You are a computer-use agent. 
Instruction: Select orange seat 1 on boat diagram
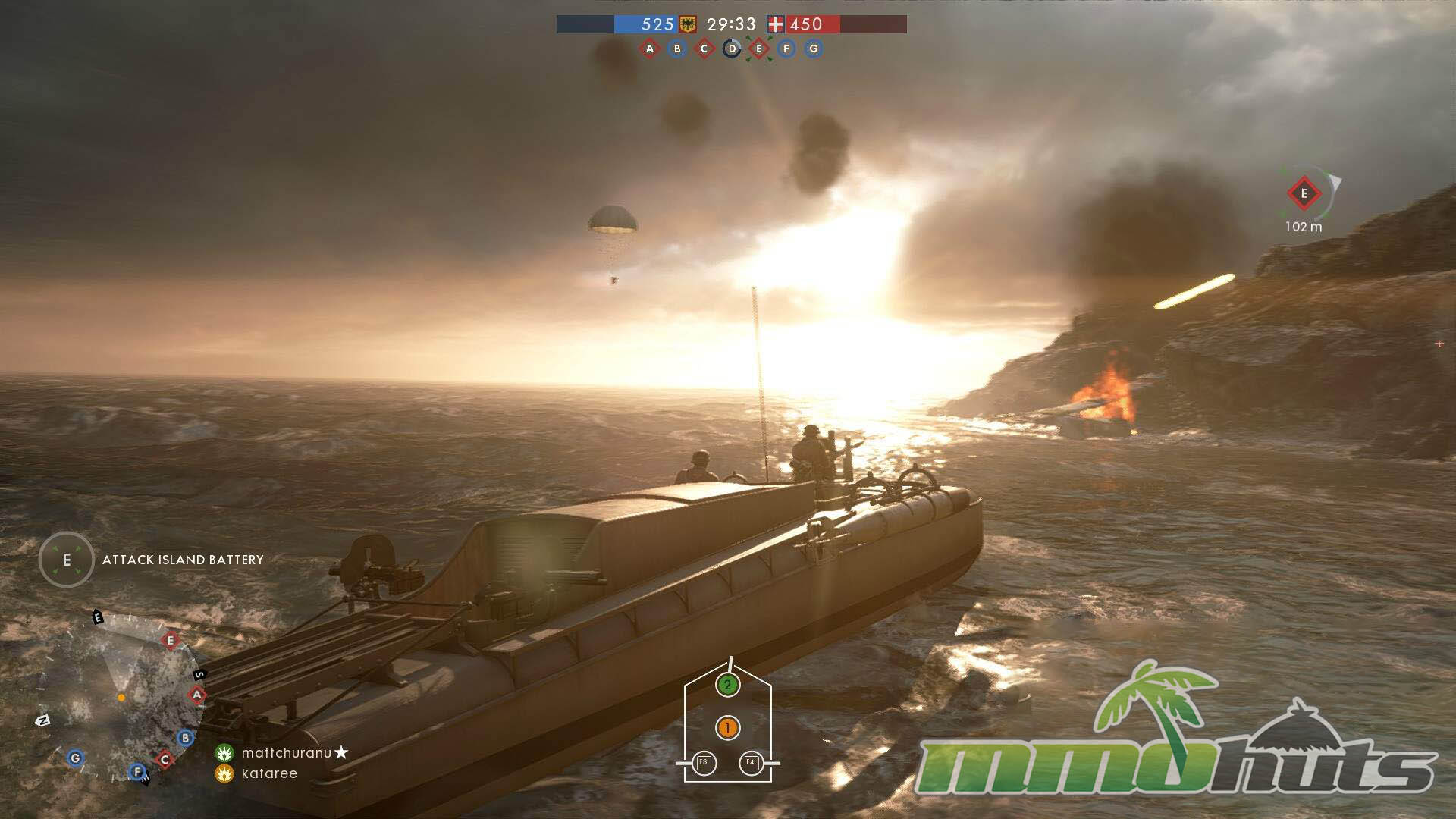click(x=727, y=729)
